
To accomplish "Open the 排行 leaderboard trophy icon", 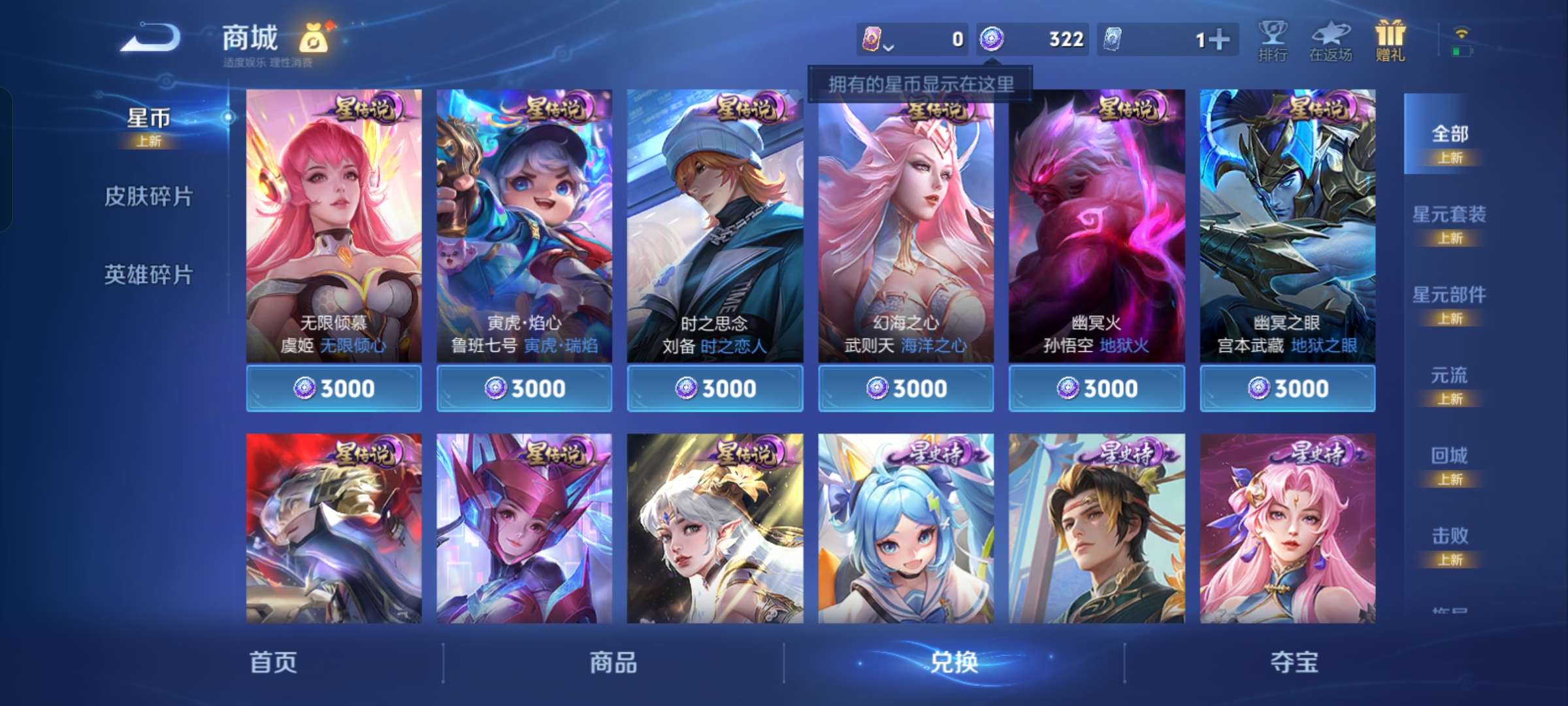I will point(1273,39).
